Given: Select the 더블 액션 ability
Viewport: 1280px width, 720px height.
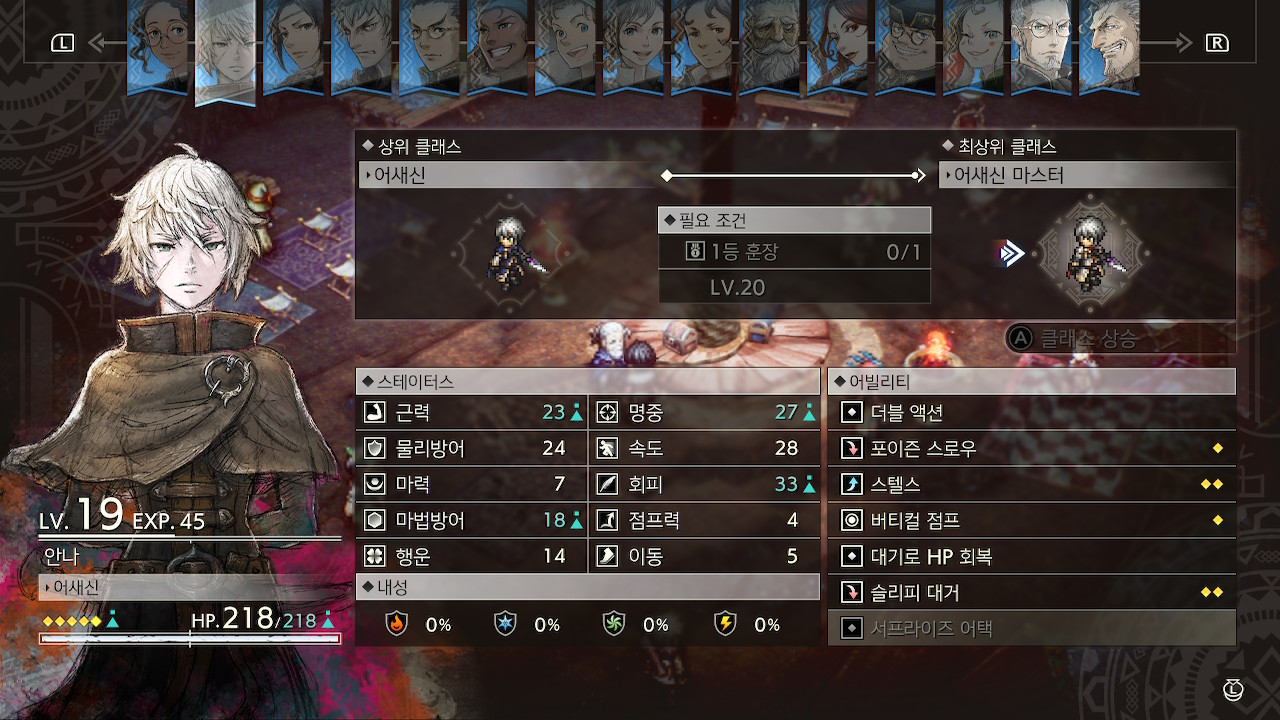Looking at the screenshot, I should pos(1031,412).
